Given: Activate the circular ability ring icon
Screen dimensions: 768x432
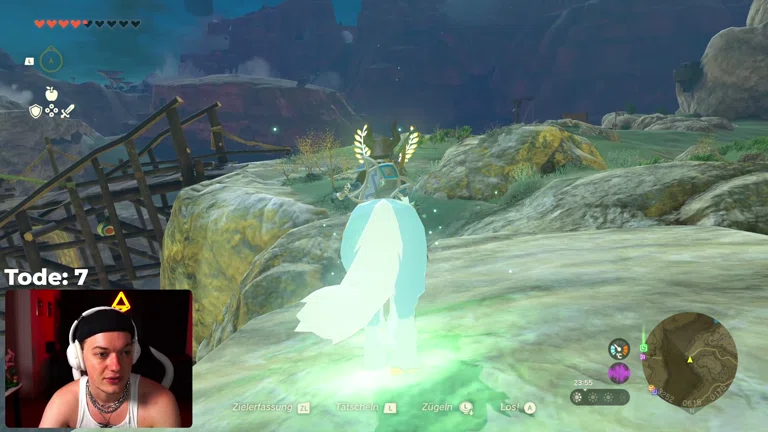Looking at the screenshot, I should coord(51,60).
